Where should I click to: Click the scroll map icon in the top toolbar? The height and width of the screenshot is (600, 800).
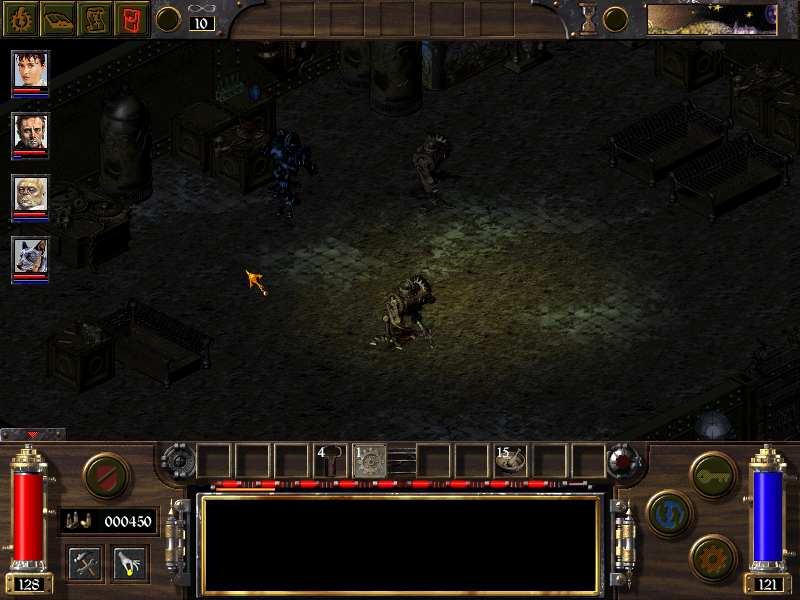click(x=93, y=18)
